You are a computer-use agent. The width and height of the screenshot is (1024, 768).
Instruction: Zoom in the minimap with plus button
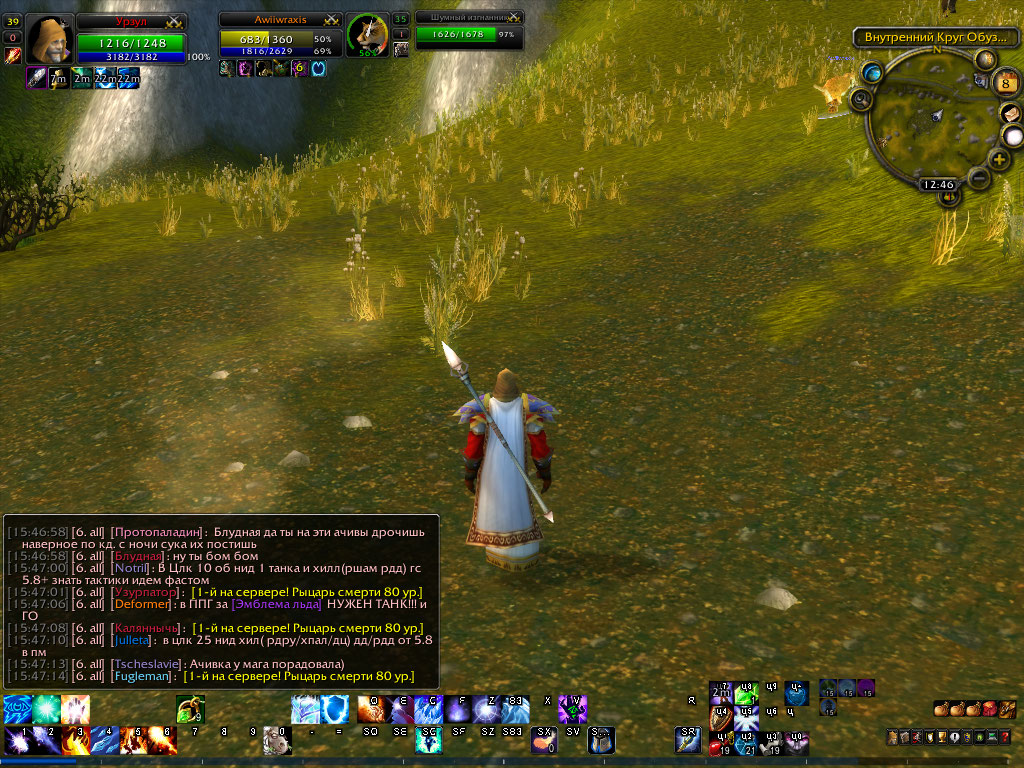pos(998,159)
